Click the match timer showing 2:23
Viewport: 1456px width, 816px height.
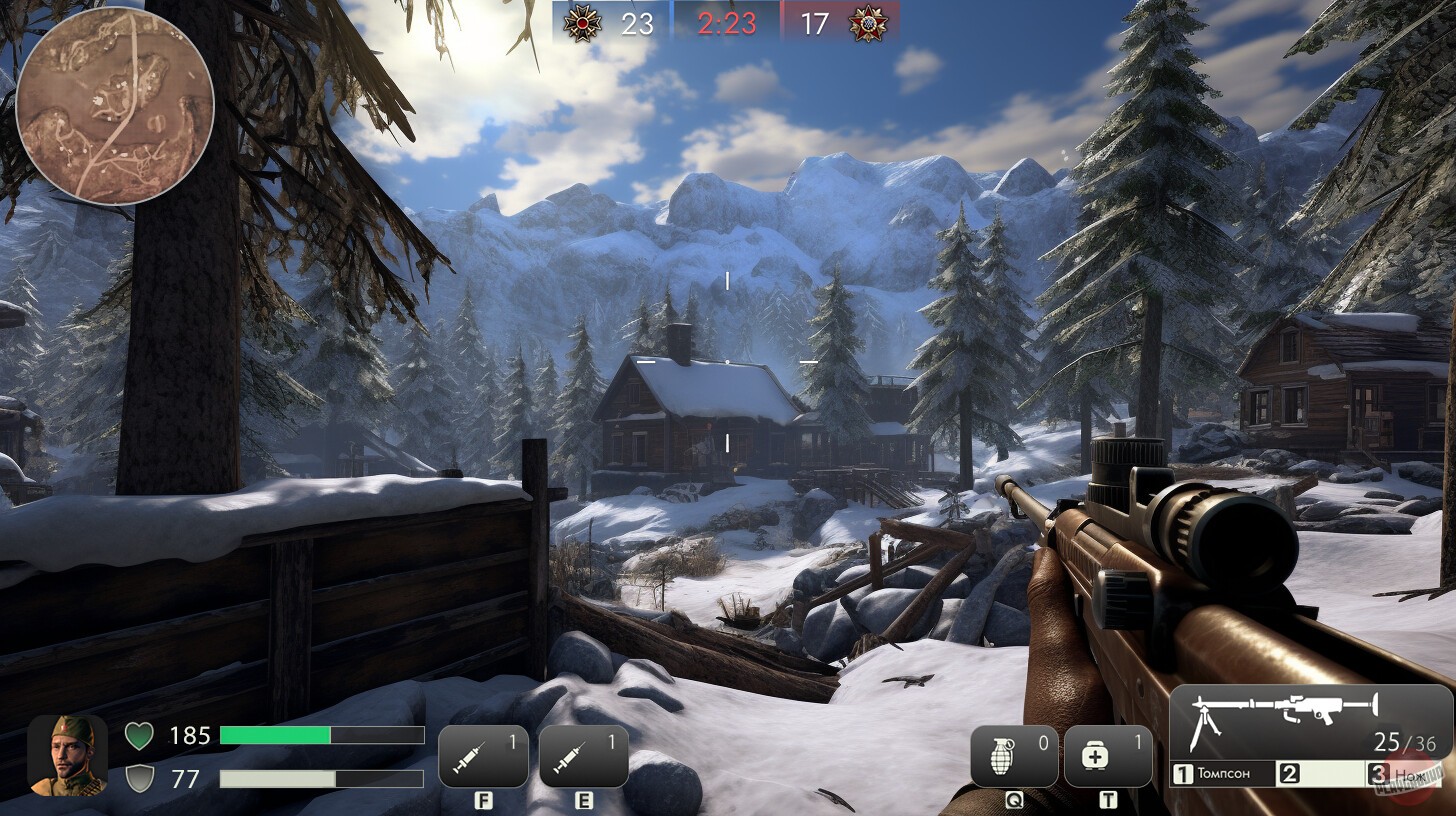pyautogui.click(x=725, y=24)
